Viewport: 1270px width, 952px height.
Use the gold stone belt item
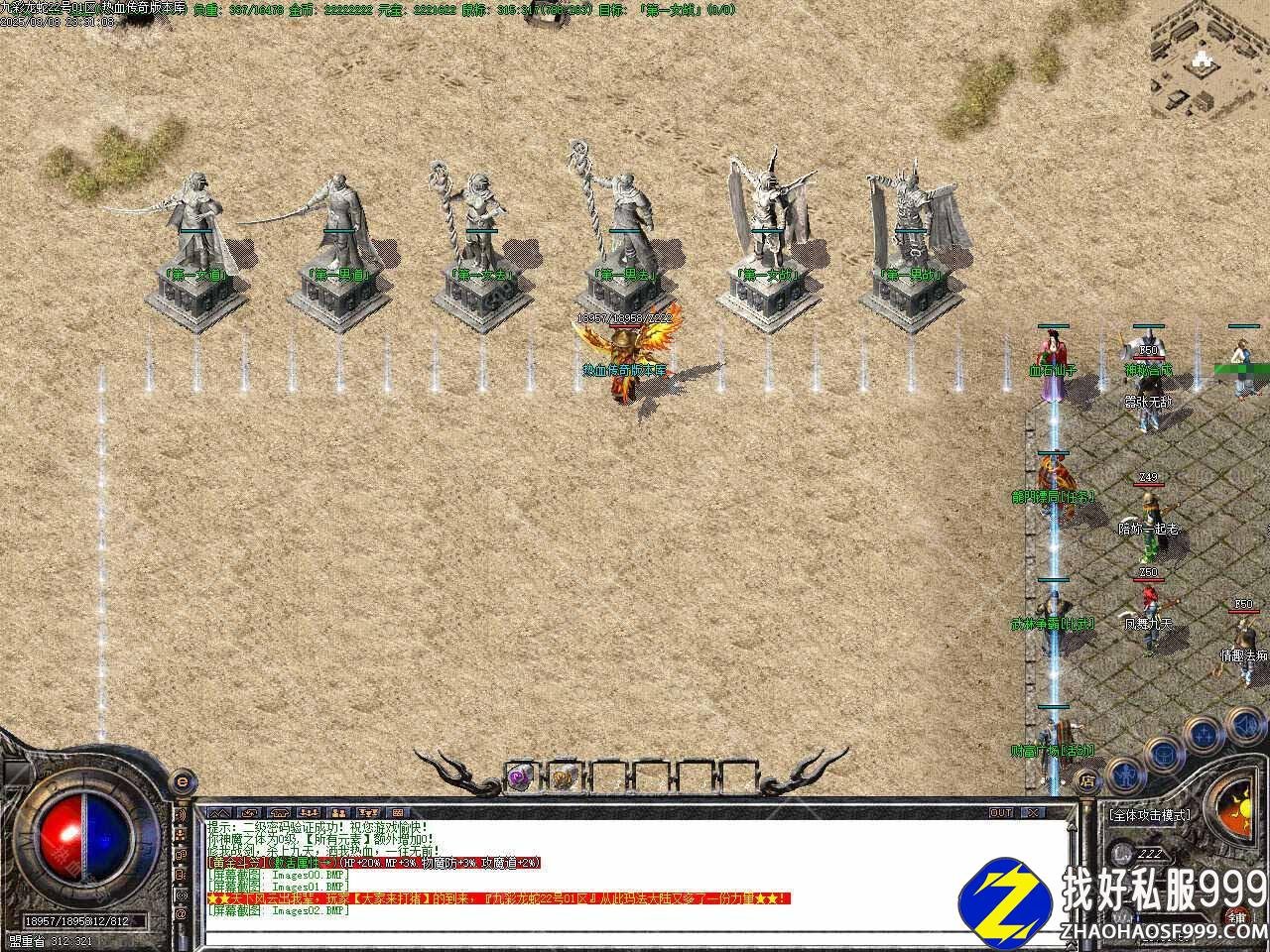click(563, 776)
